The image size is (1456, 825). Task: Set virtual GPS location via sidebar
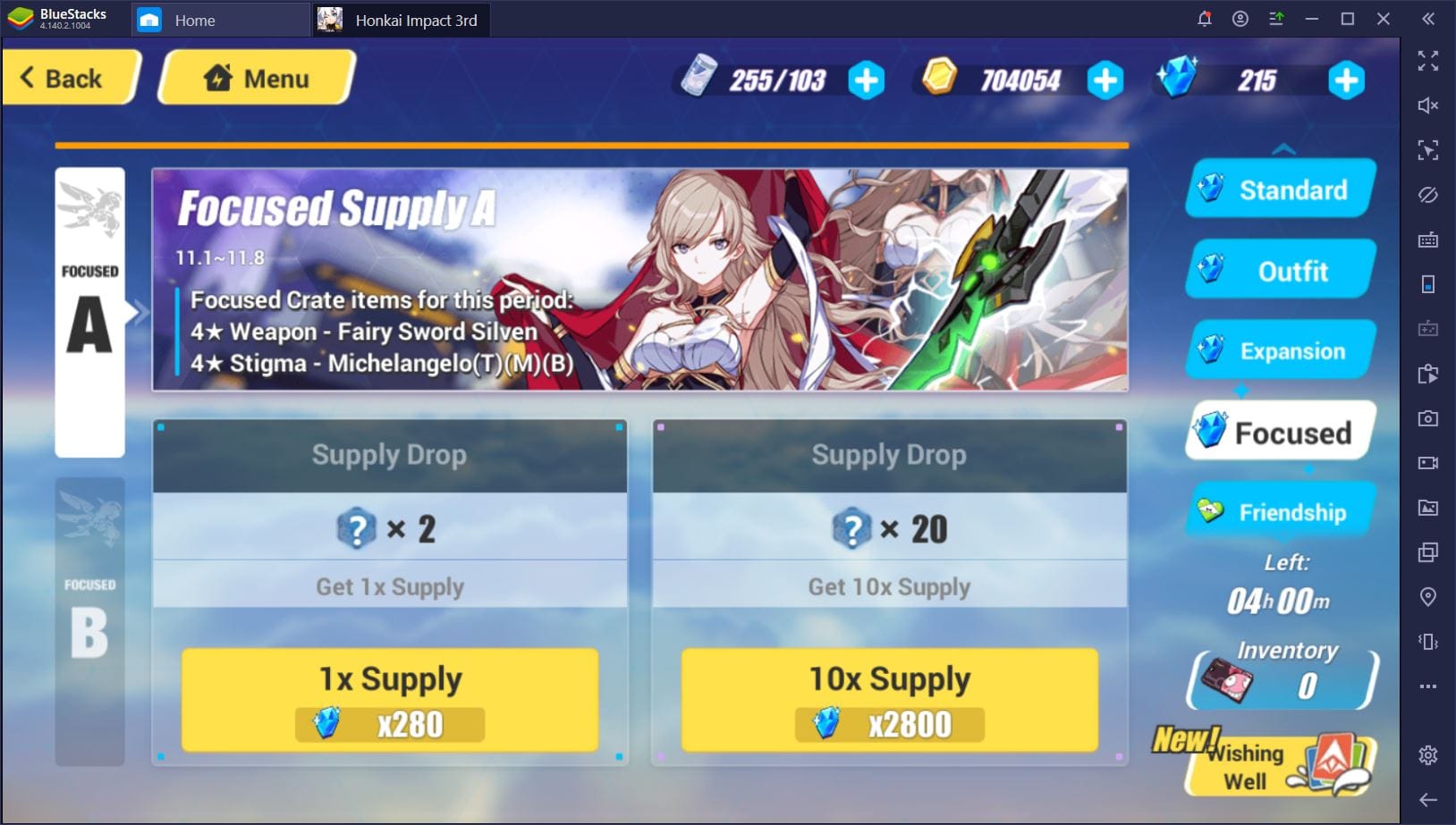click(x=1428, y=597)
